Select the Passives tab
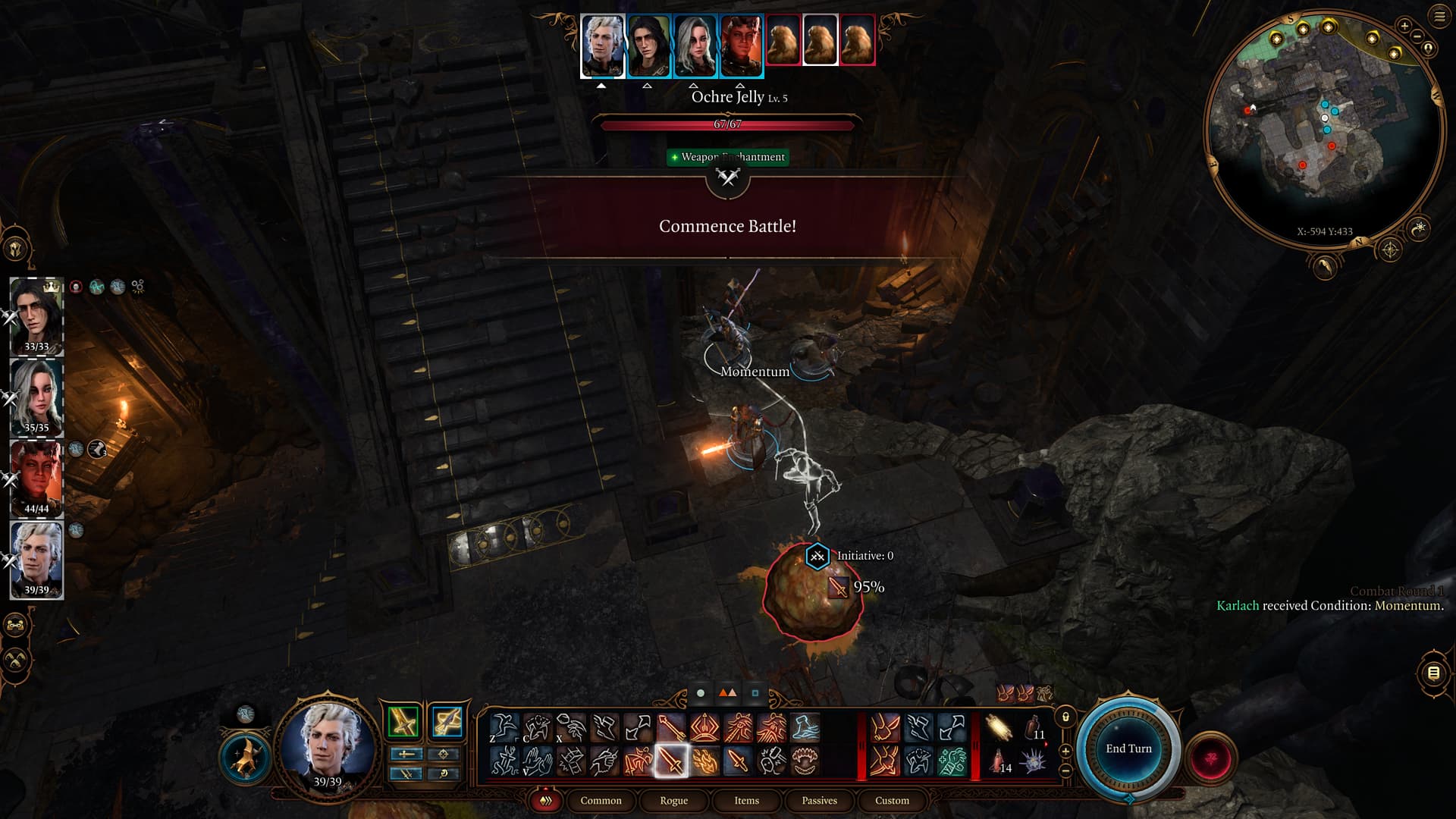 (819, 800)
